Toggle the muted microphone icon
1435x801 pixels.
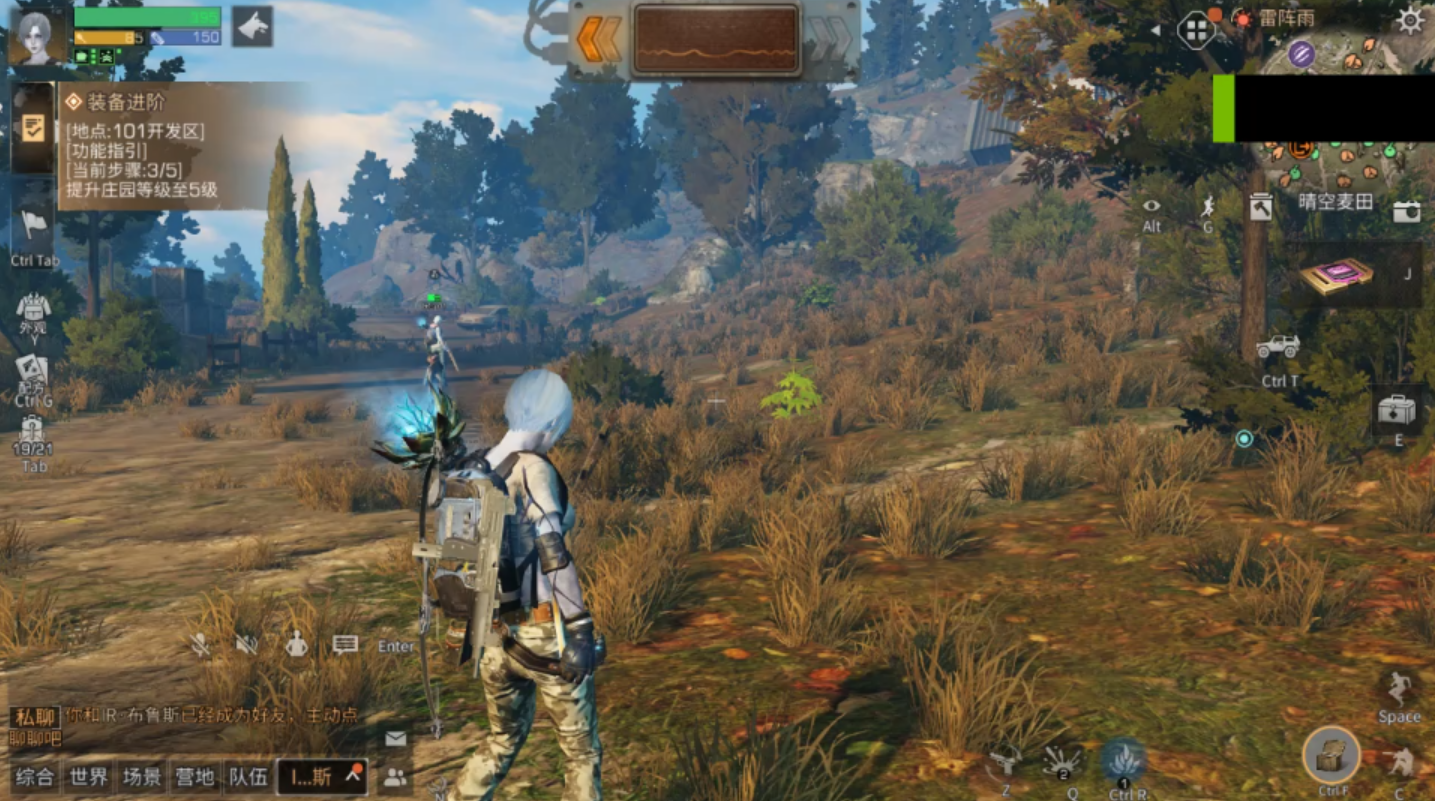pos(200,645)
